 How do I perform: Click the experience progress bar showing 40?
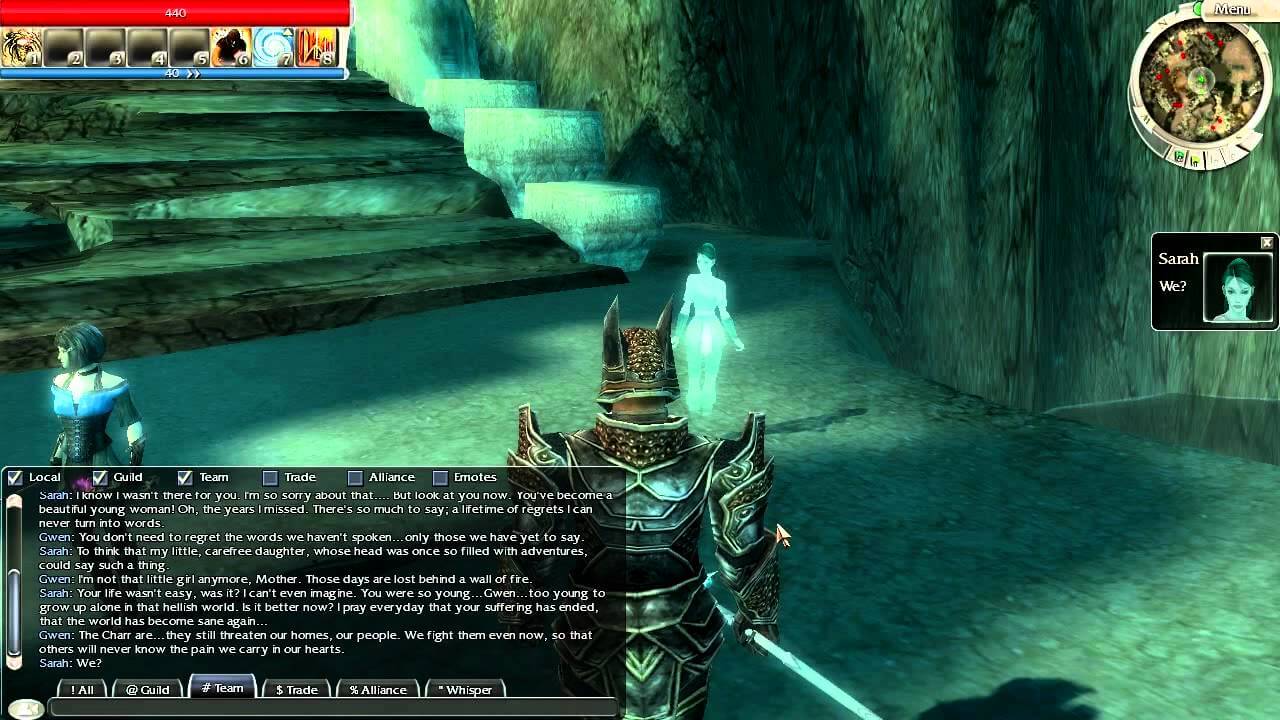pos(173,73)
